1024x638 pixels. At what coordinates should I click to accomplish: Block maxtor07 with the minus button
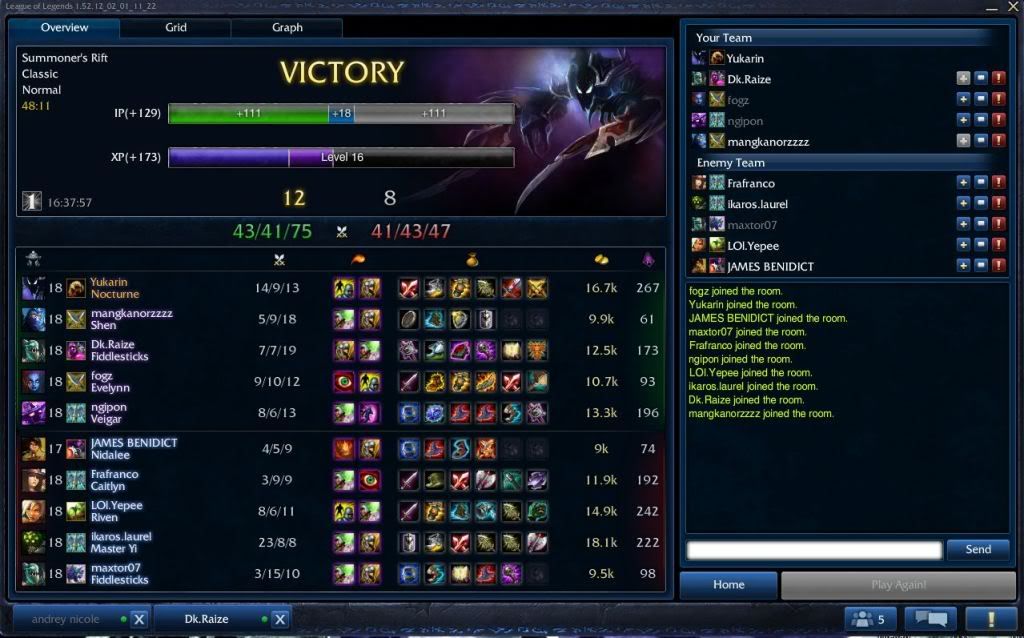click(981, 225)
